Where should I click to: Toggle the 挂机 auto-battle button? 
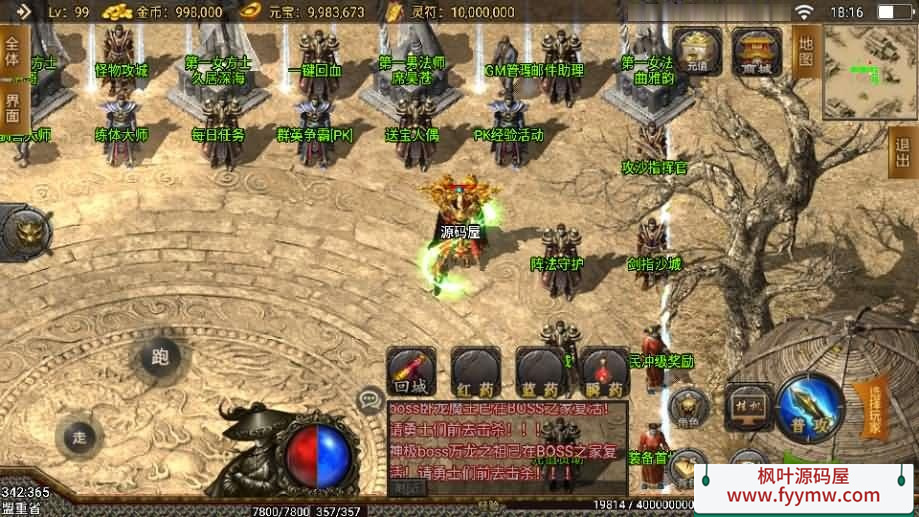[747, 406]
